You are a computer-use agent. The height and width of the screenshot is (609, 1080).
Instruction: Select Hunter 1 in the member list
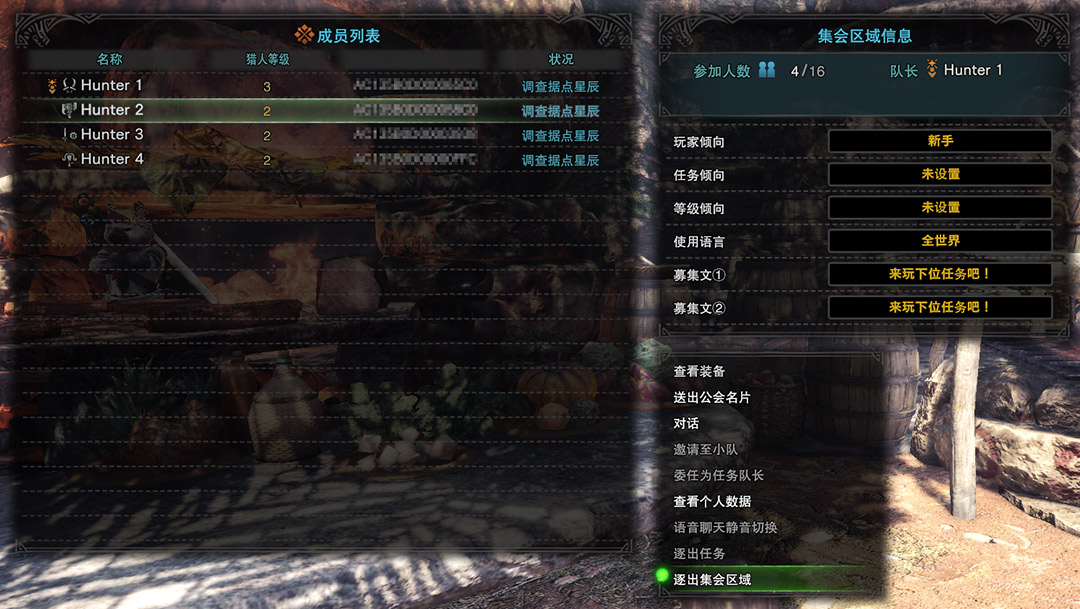pos(111,86)
